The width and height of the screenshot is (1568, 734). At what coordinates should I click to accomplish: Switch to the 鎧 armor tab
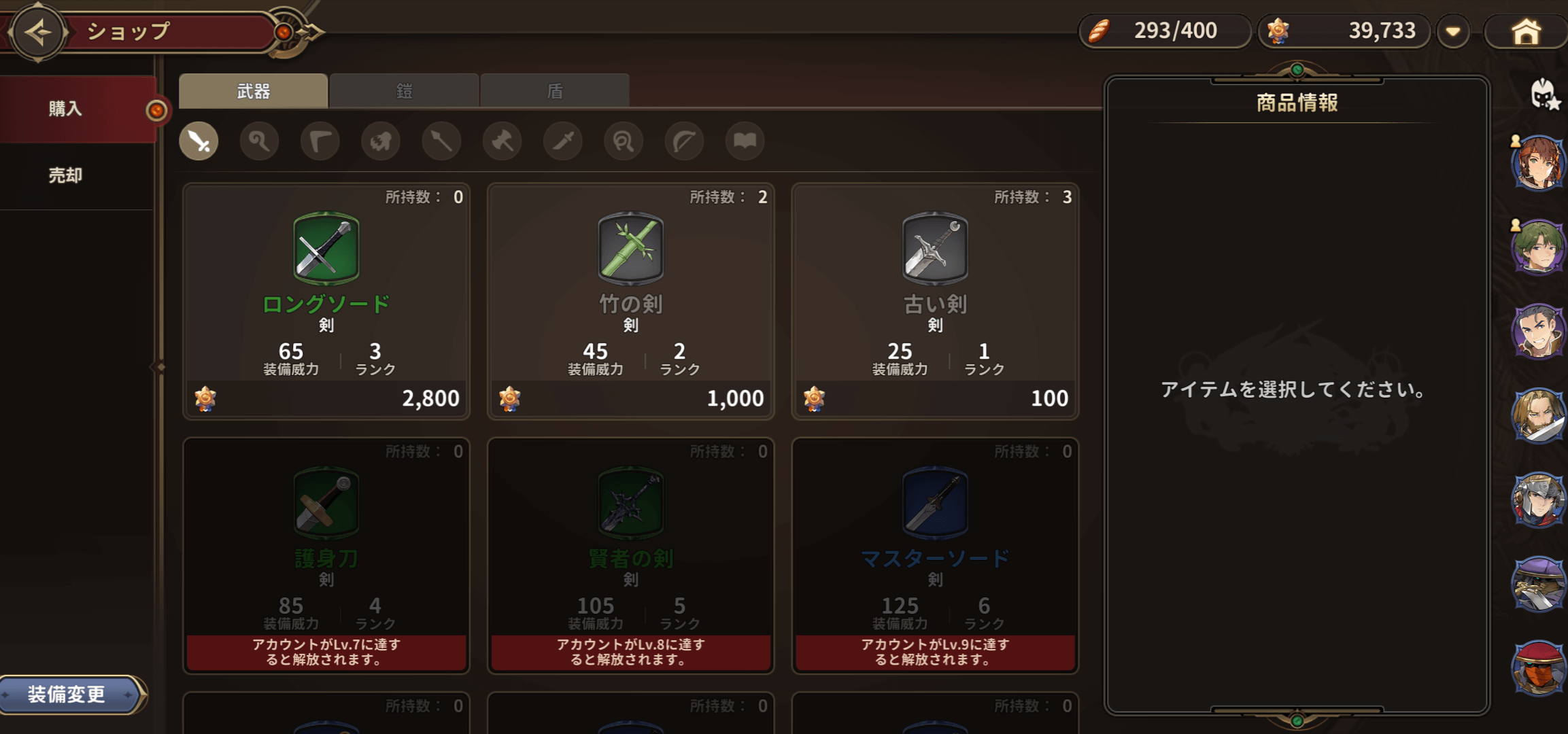click(x=404, y=91)
